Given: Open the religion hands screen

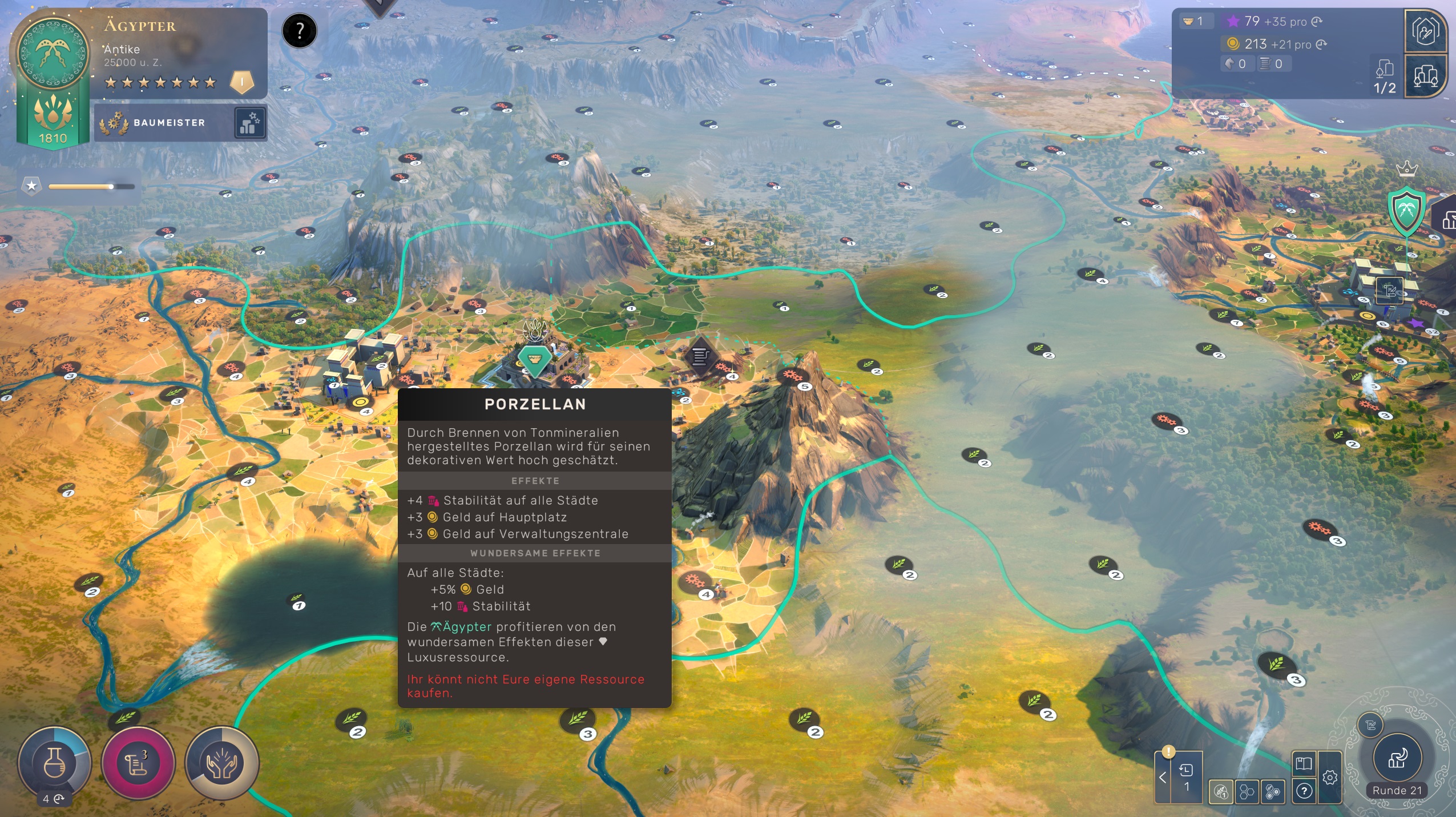Looking at the screenshot, I should [221, 763].
